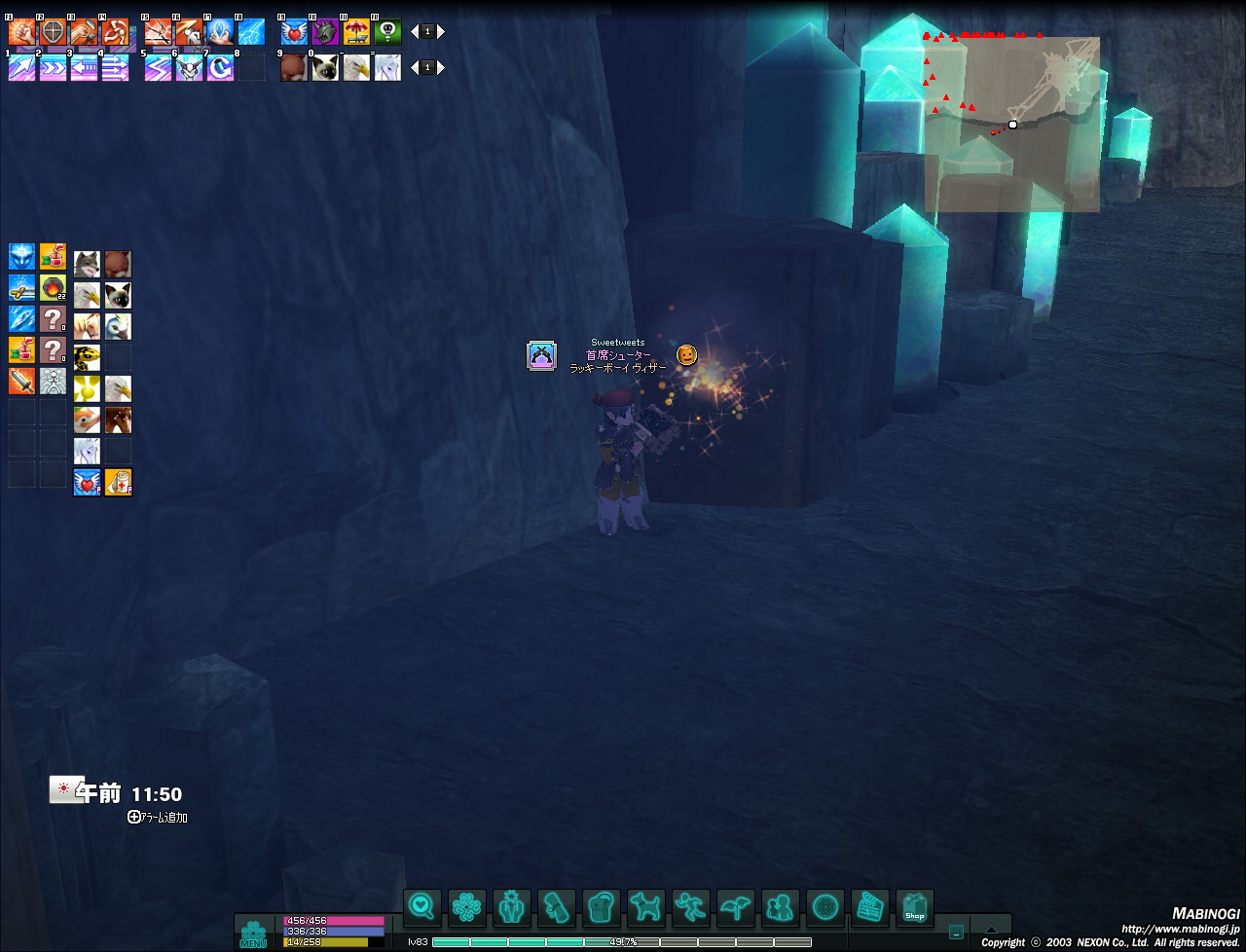Select the winged heart skill on F9
Screen dimensions: 1246x952
point(294,32)
